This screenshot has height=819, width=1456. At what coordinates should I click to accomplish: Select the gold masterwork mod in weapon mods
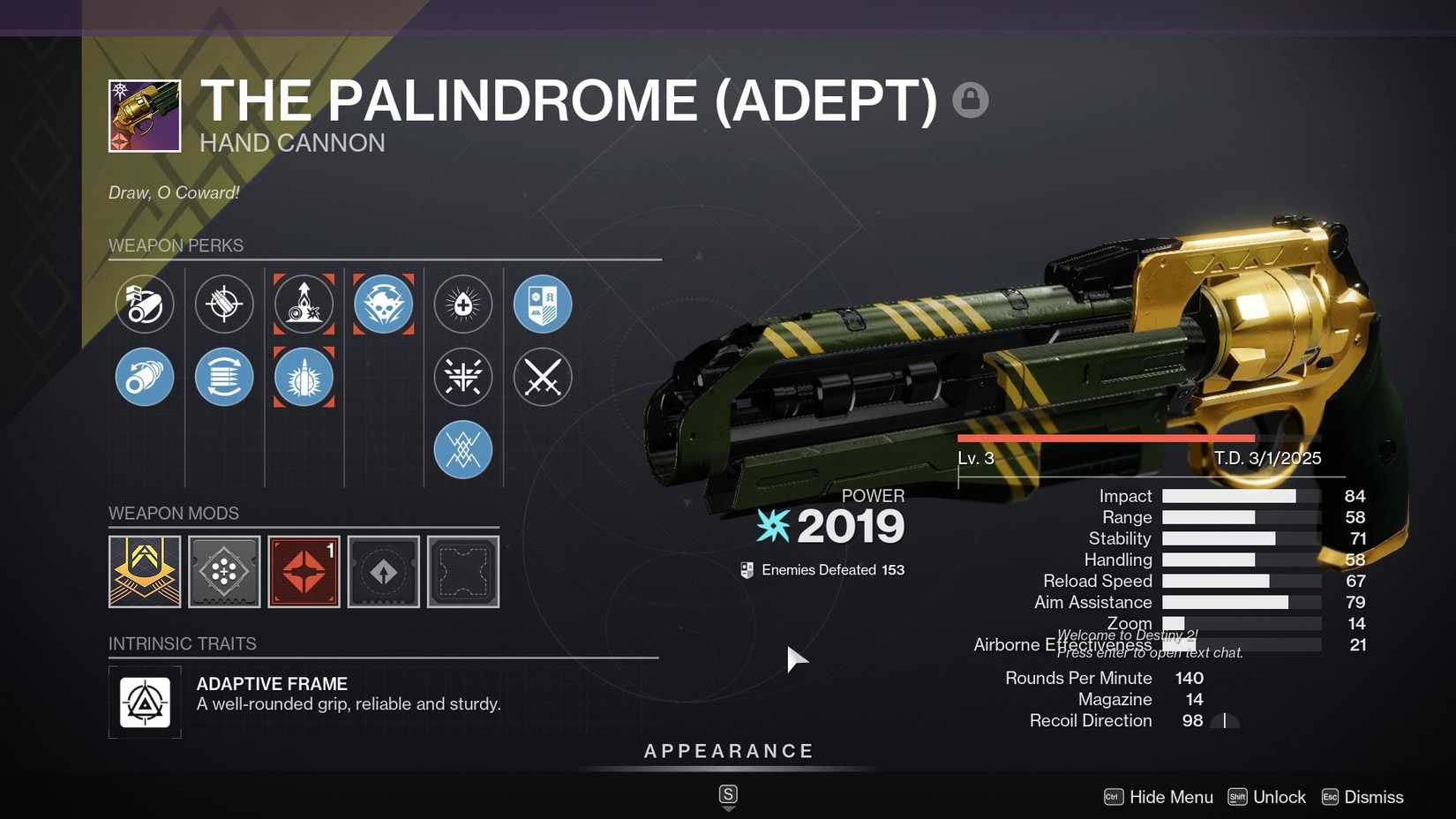coord(145,572)
